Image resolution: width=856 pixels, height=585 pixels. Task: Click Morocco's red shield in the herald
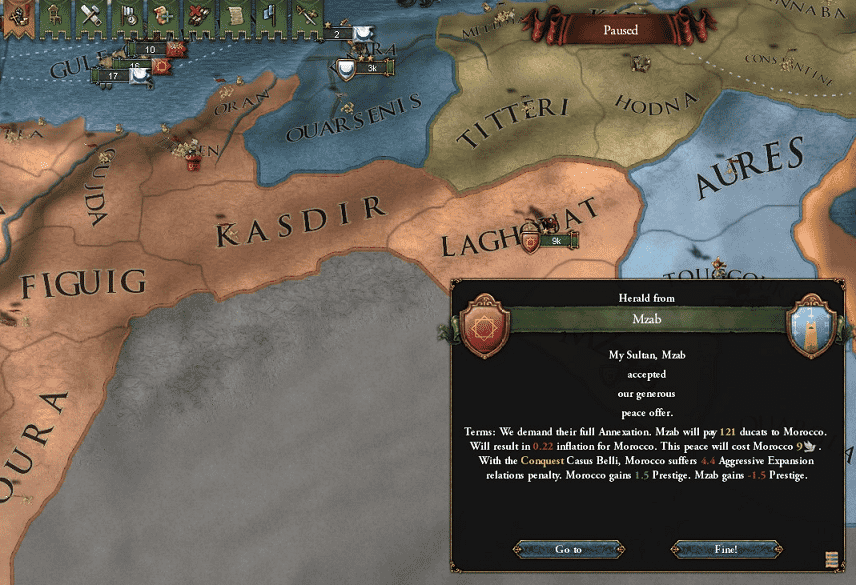pyautogui.click(x=484, y=324)
